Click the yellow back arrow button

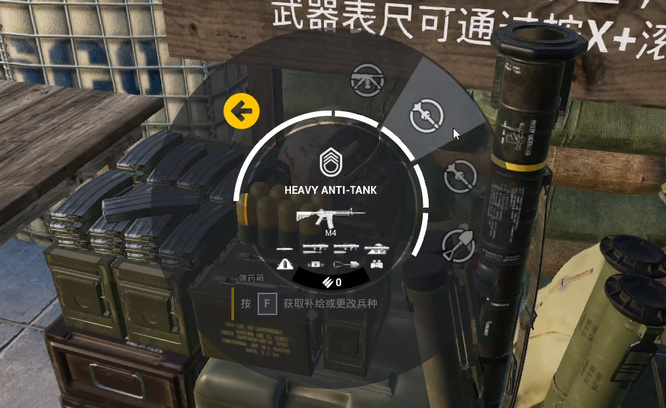[241, 111]
